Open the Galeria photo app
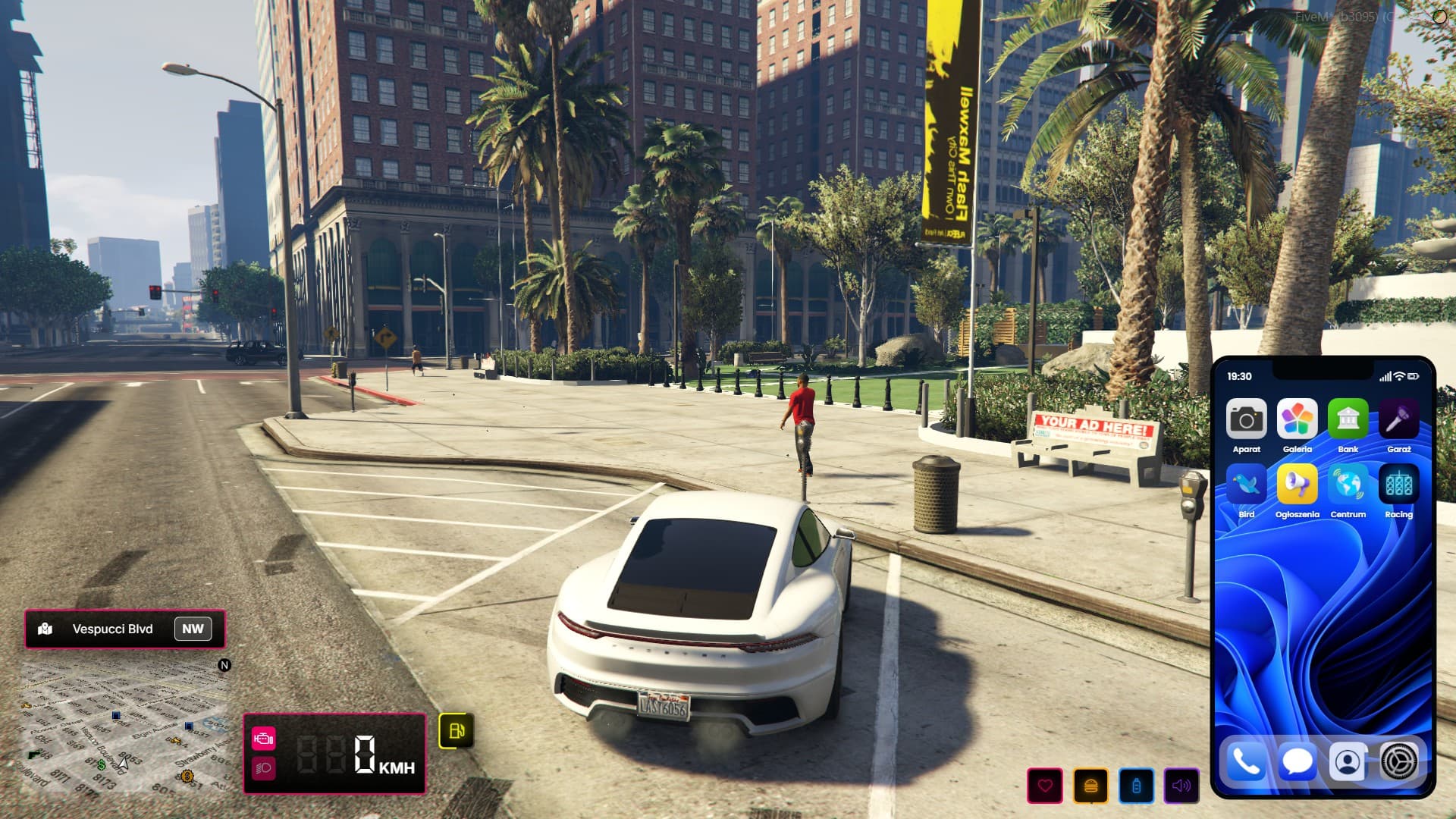1456x819 pixels. click(1297, 419)
